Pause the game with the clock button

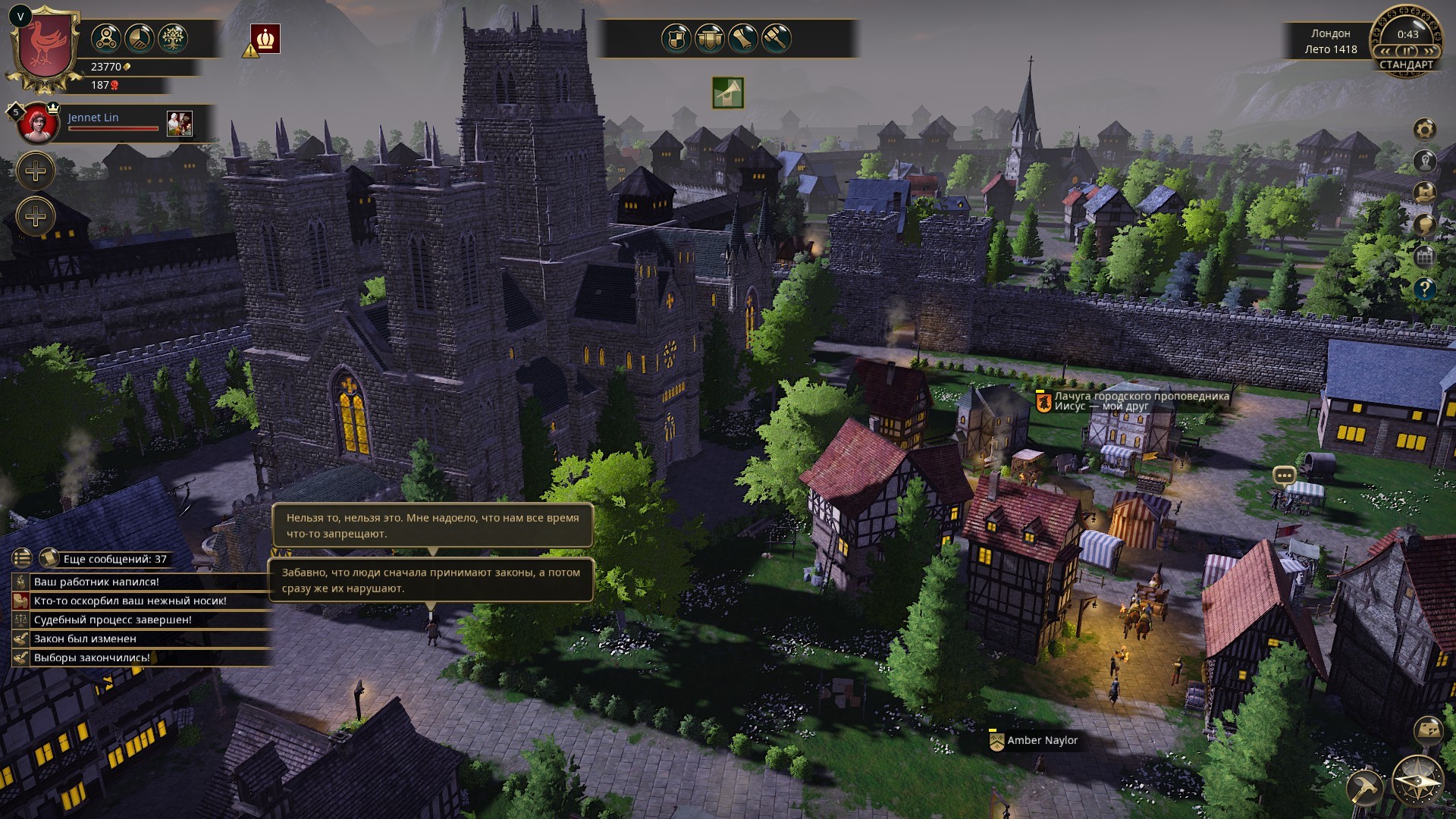tap(1407, 51)
